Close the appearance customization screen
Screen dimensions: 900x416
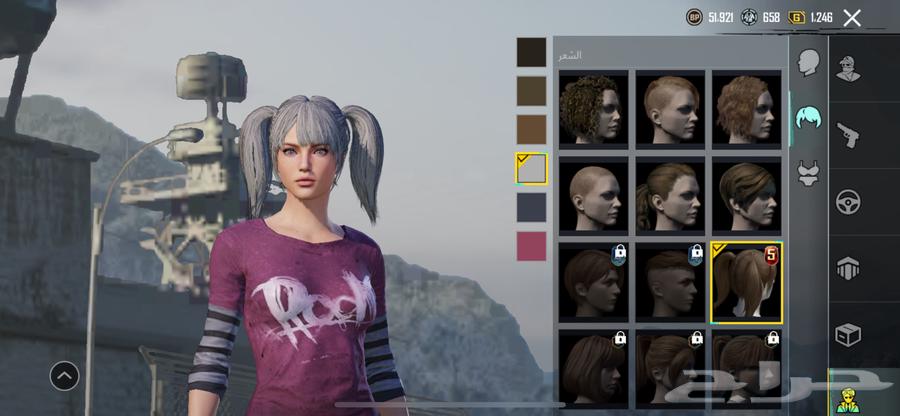(x=852, y=17)
